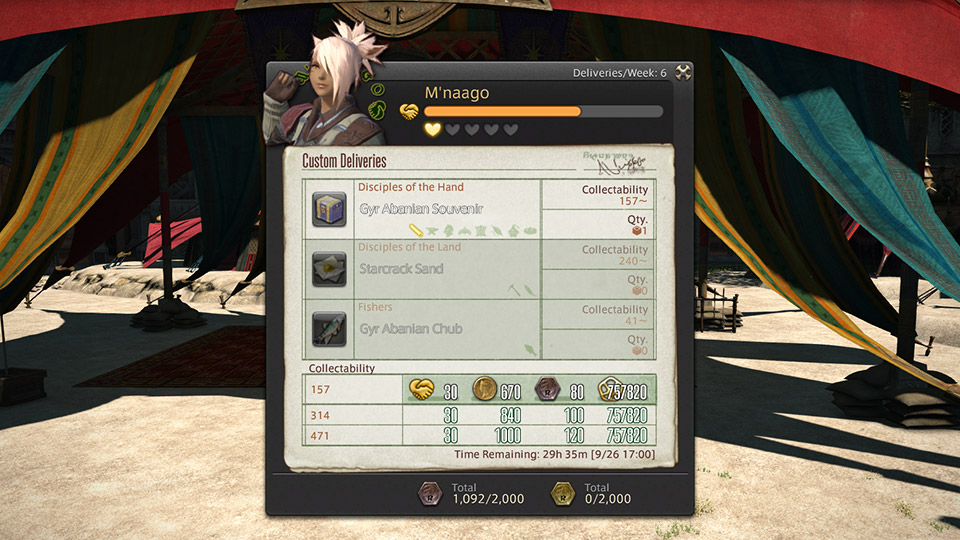Screen dimensions: 960x540
Task: Click the Gyr Abanian Souvenir chest icon
Action: point(329,210)
